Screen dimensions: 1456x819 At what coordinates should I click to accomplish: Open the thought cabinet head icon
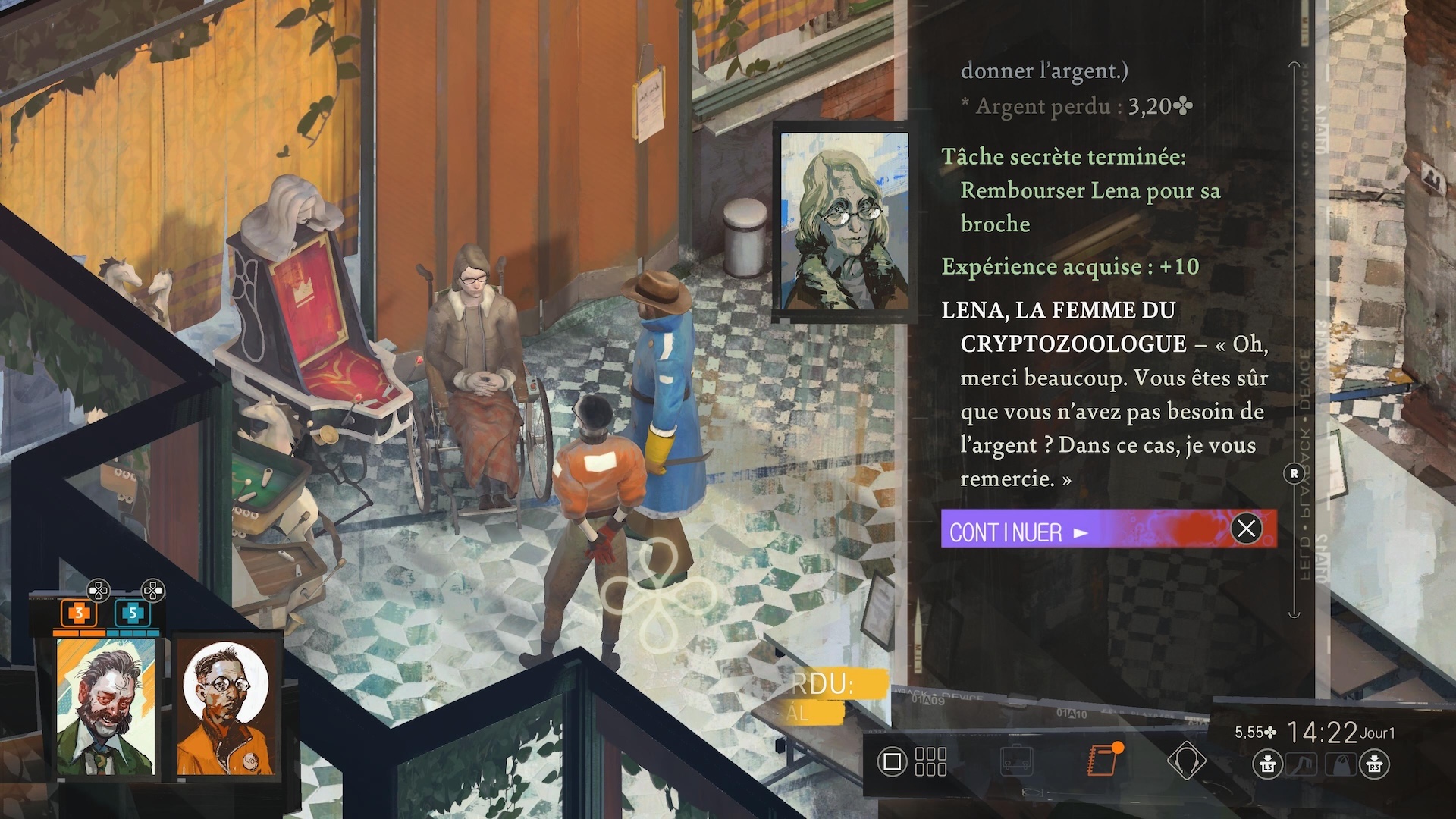click(1186, 761)
